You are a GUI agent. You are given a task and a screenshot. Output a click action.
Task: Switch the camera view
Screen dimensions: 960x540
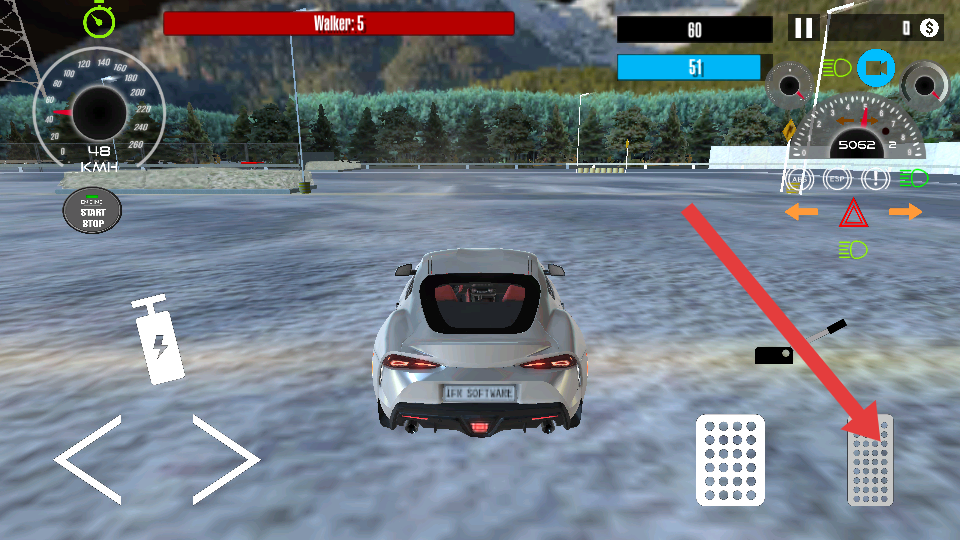(x=876, y=68)
